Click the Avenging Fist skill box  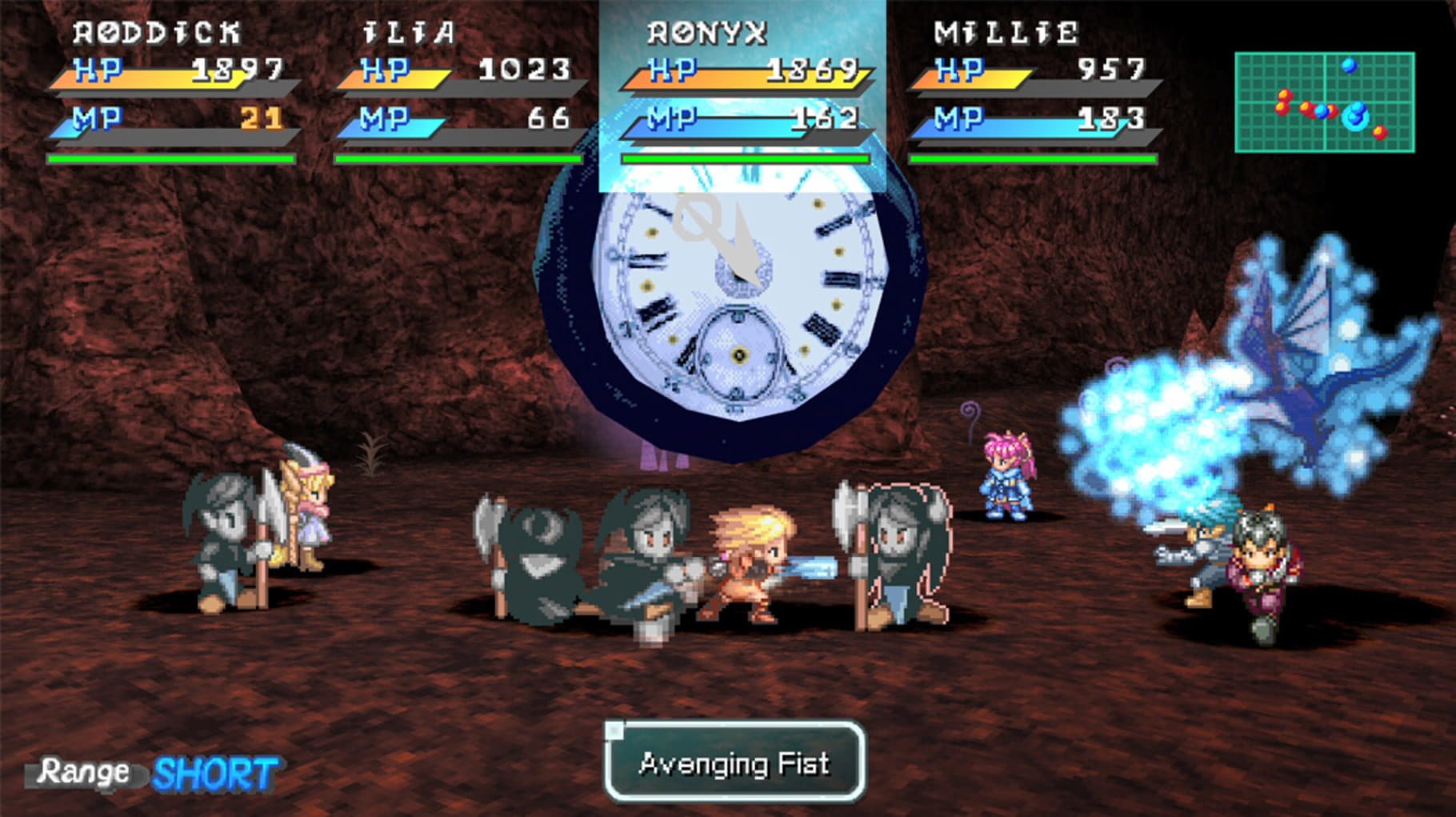click(x=734, y=763)
